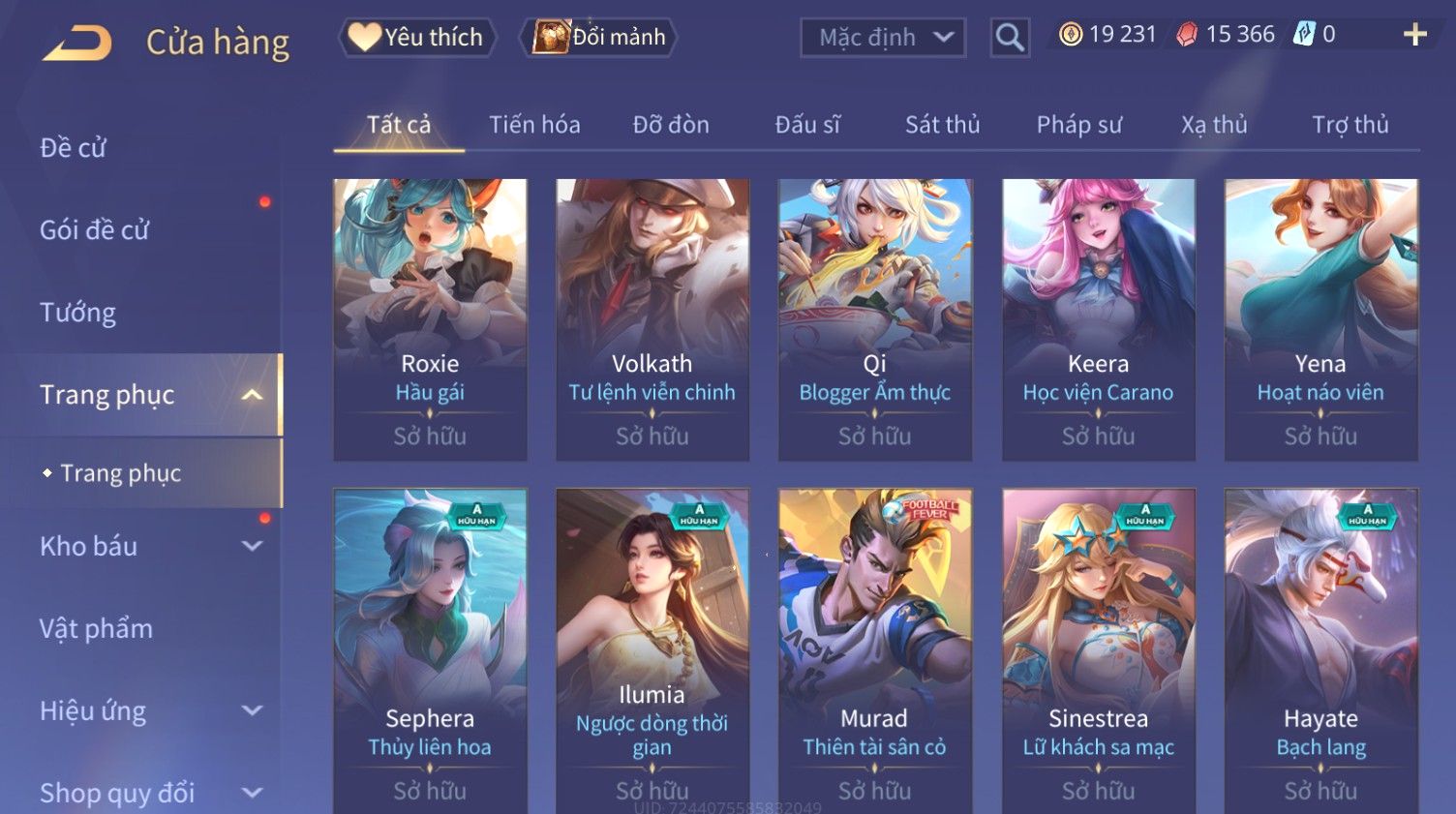The width and height of the screenshot is (1456, 814).
Task: Add currency with the plus button
Action: coord(1414,35)
